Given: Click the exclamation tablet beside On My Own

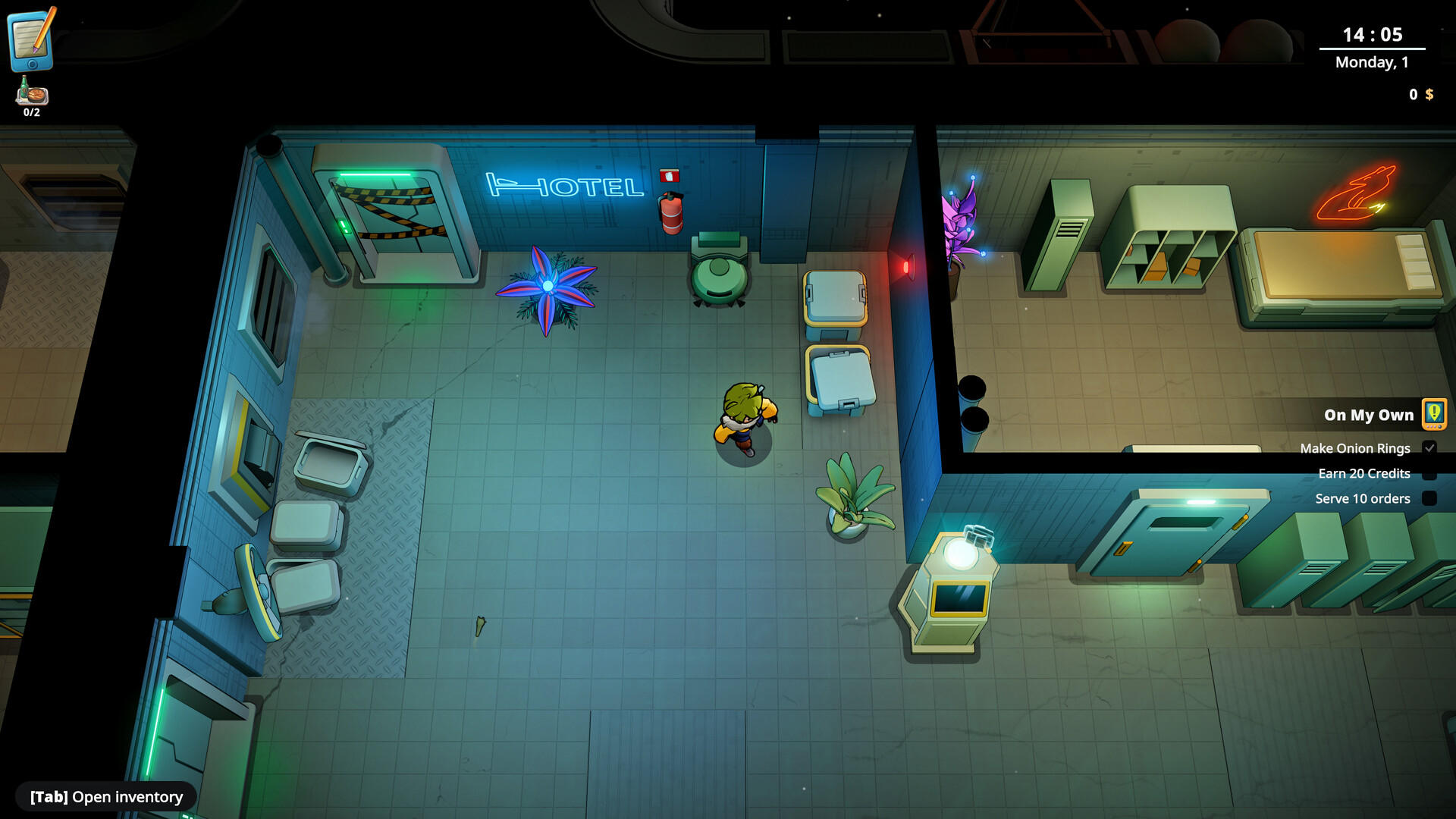Looking at the screenshot, I should 1432,415.
